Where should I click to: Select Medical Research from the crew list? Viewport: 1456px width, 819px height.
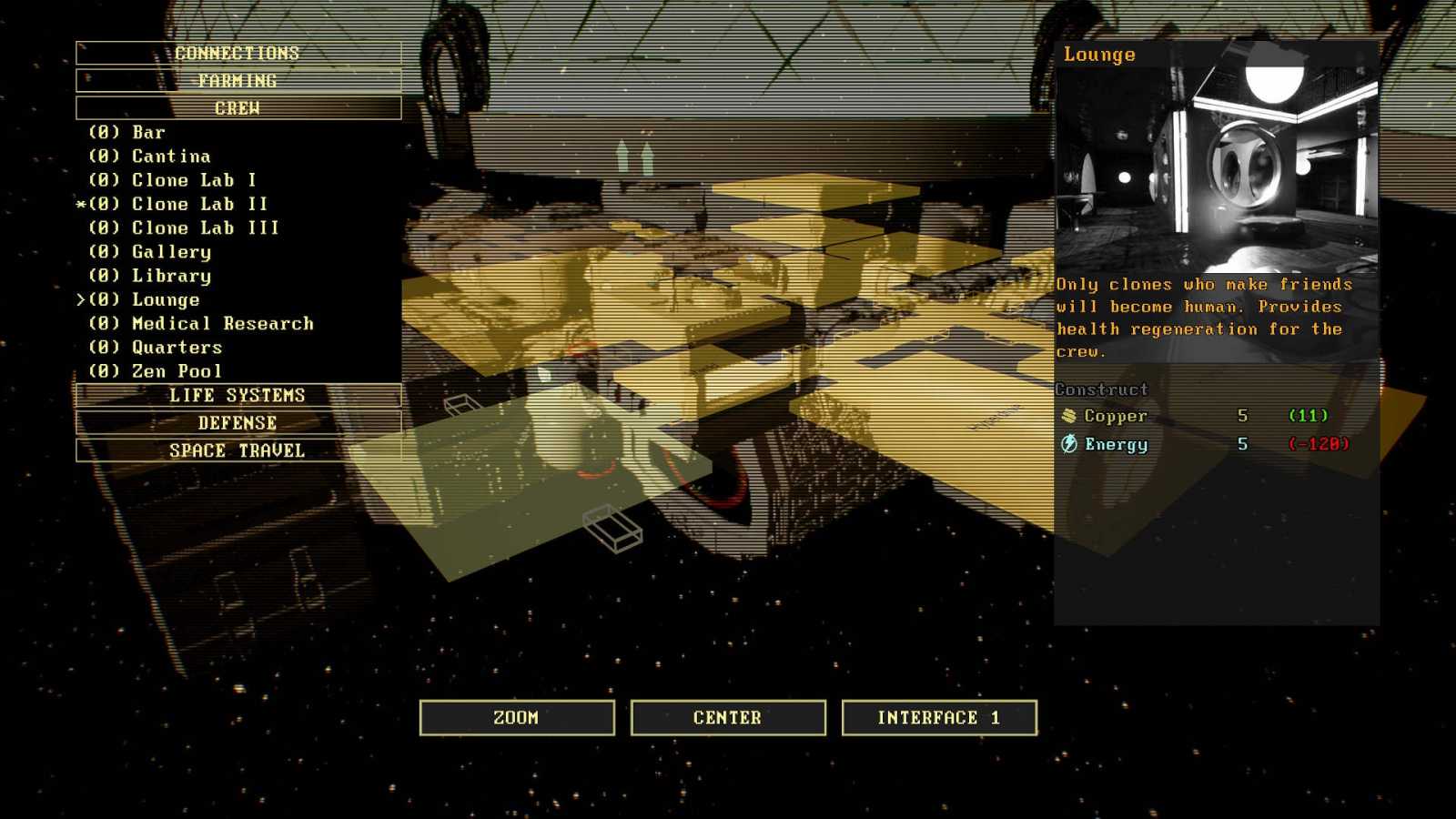pyautogui.click(x=222, y=323)
